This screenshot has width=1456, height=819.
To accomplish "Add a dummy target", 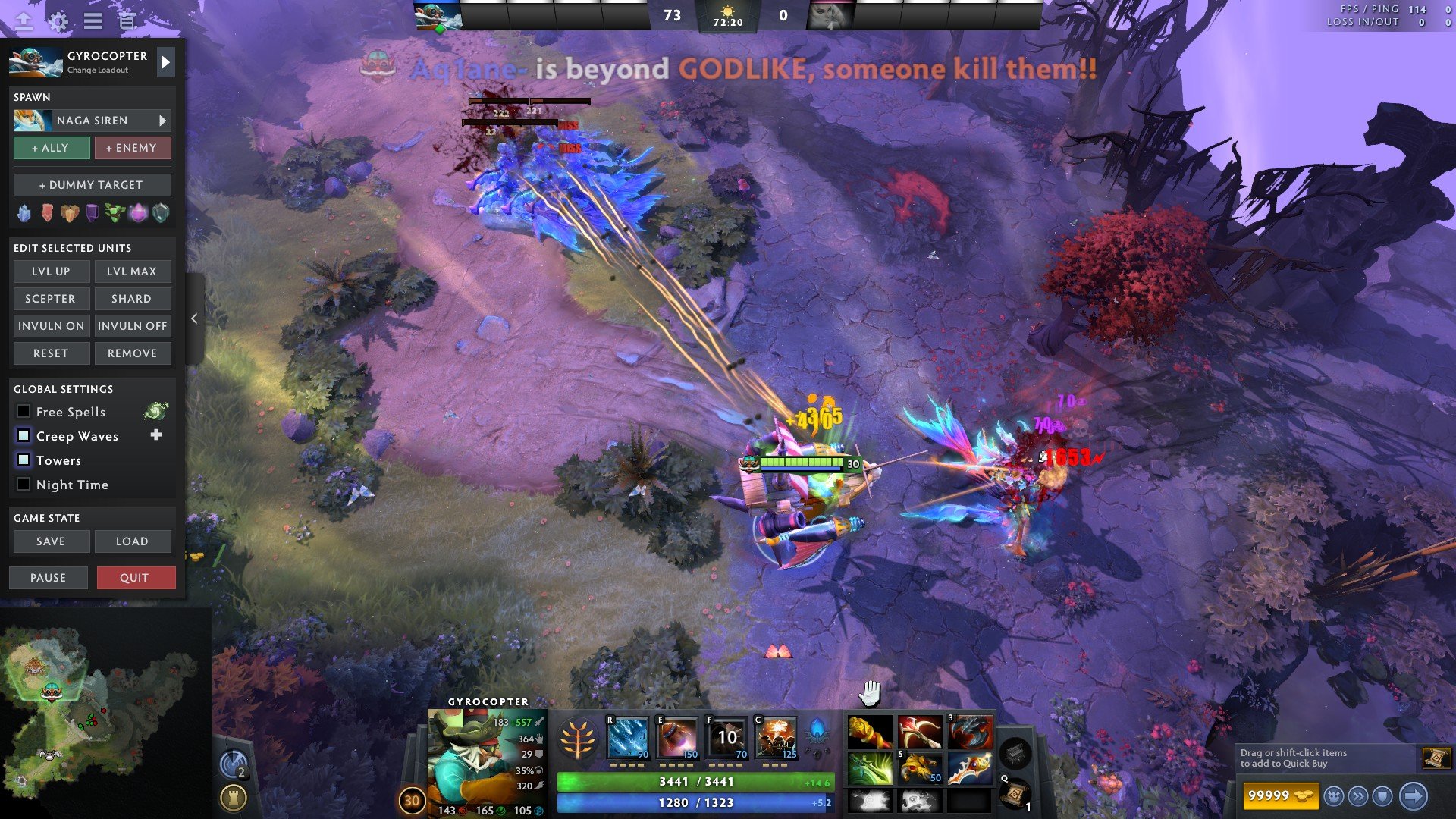I will pyautogui.click(x=92, y=185).
